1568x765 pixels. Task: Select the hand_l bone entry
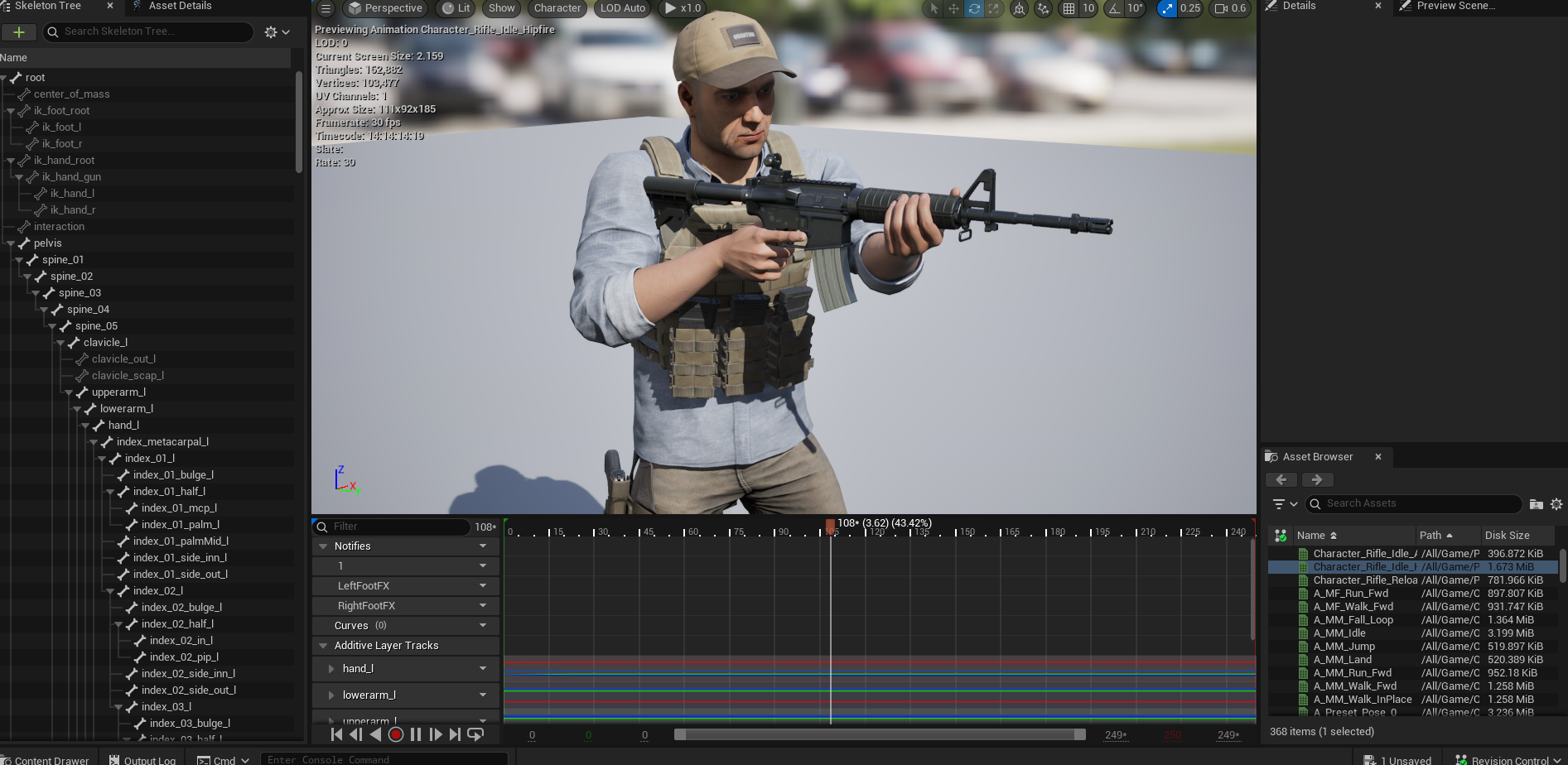(123, 426)
